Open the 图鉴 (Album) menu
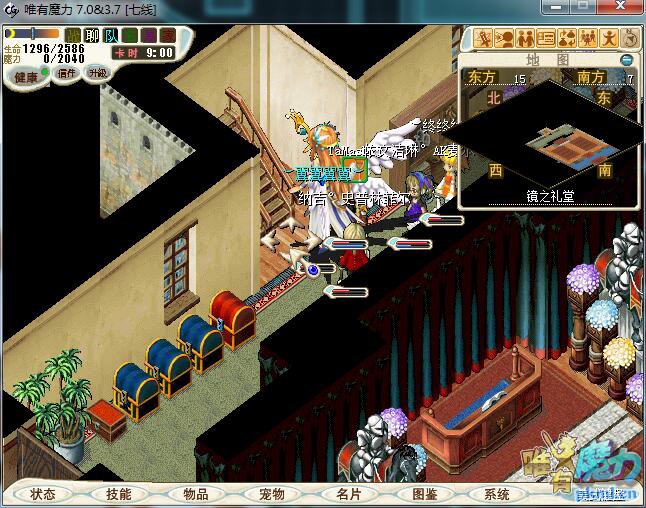 coord(425,494)
